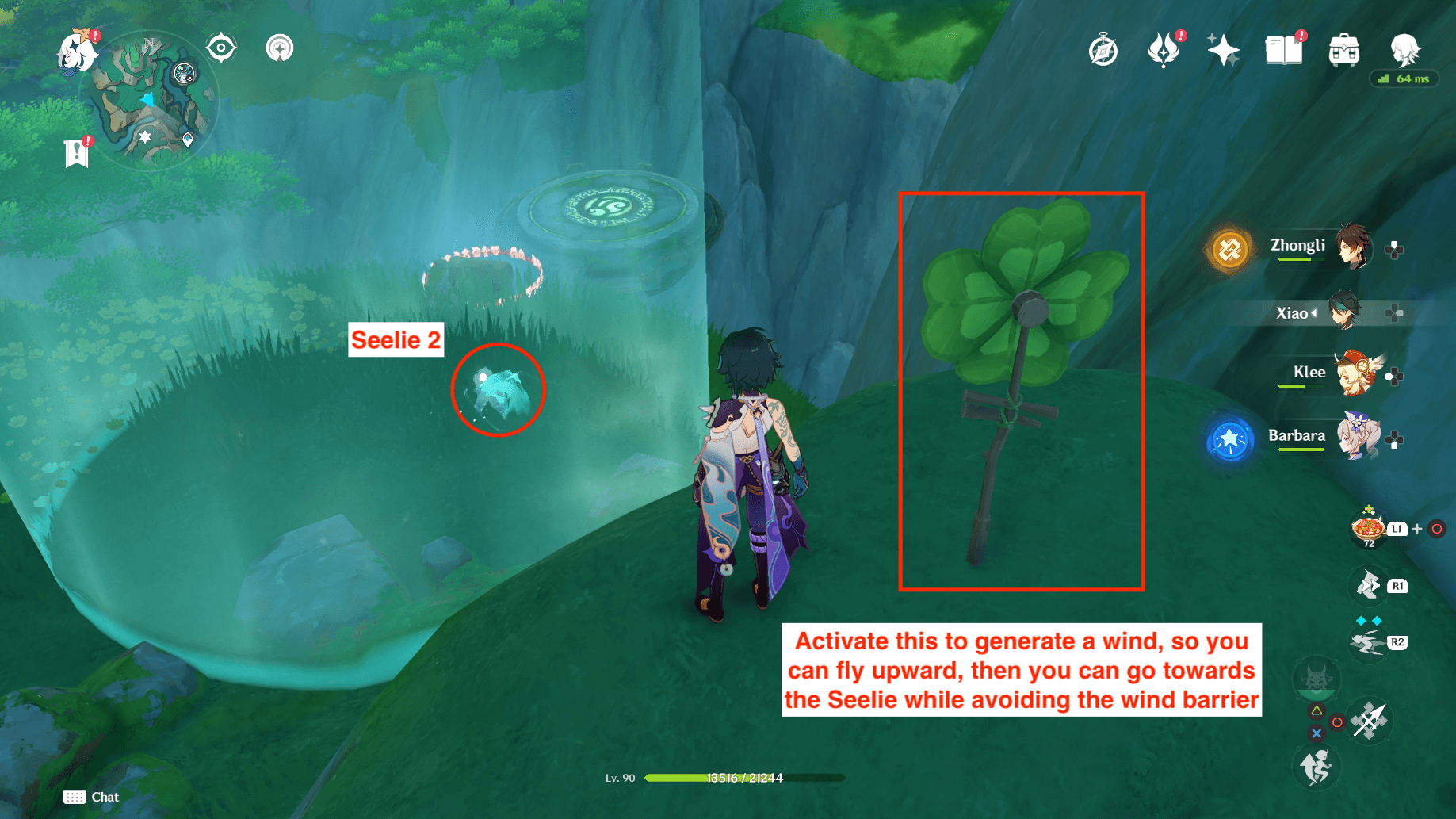
Task: Open the backpack inventory
Action: tap(1344, 51)
